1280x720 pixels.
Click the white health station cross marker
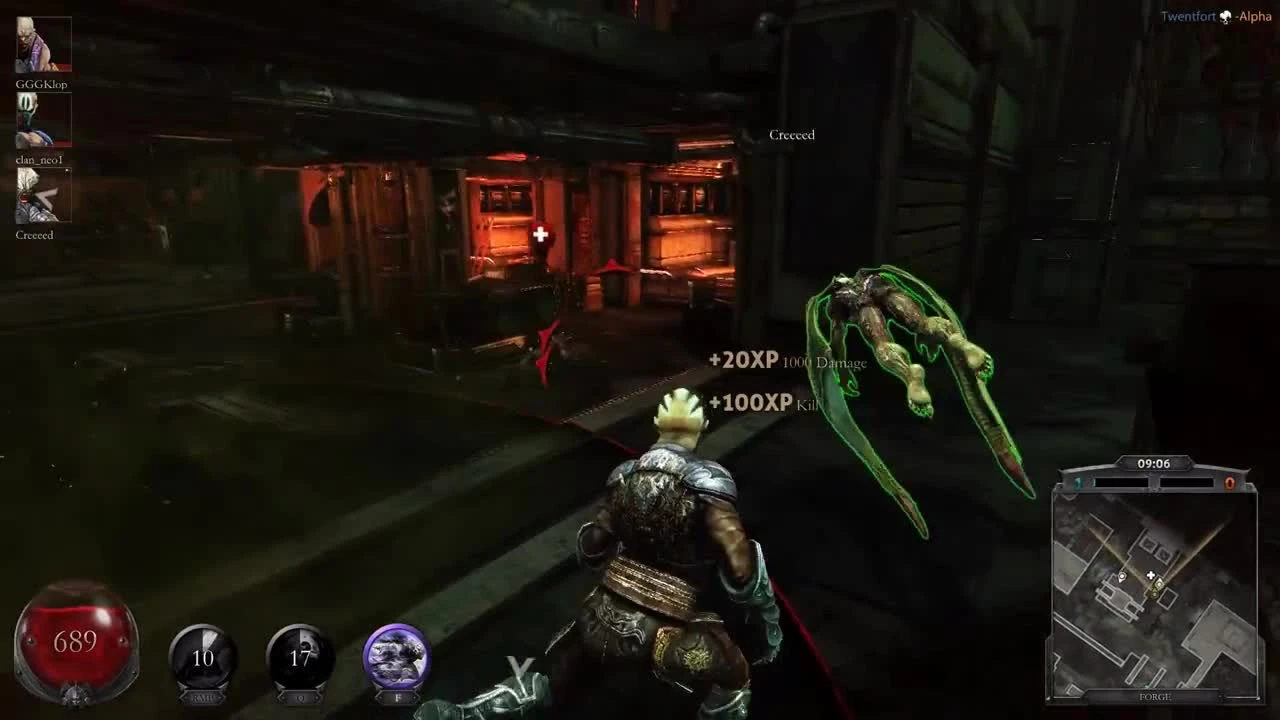pos(539,234)
